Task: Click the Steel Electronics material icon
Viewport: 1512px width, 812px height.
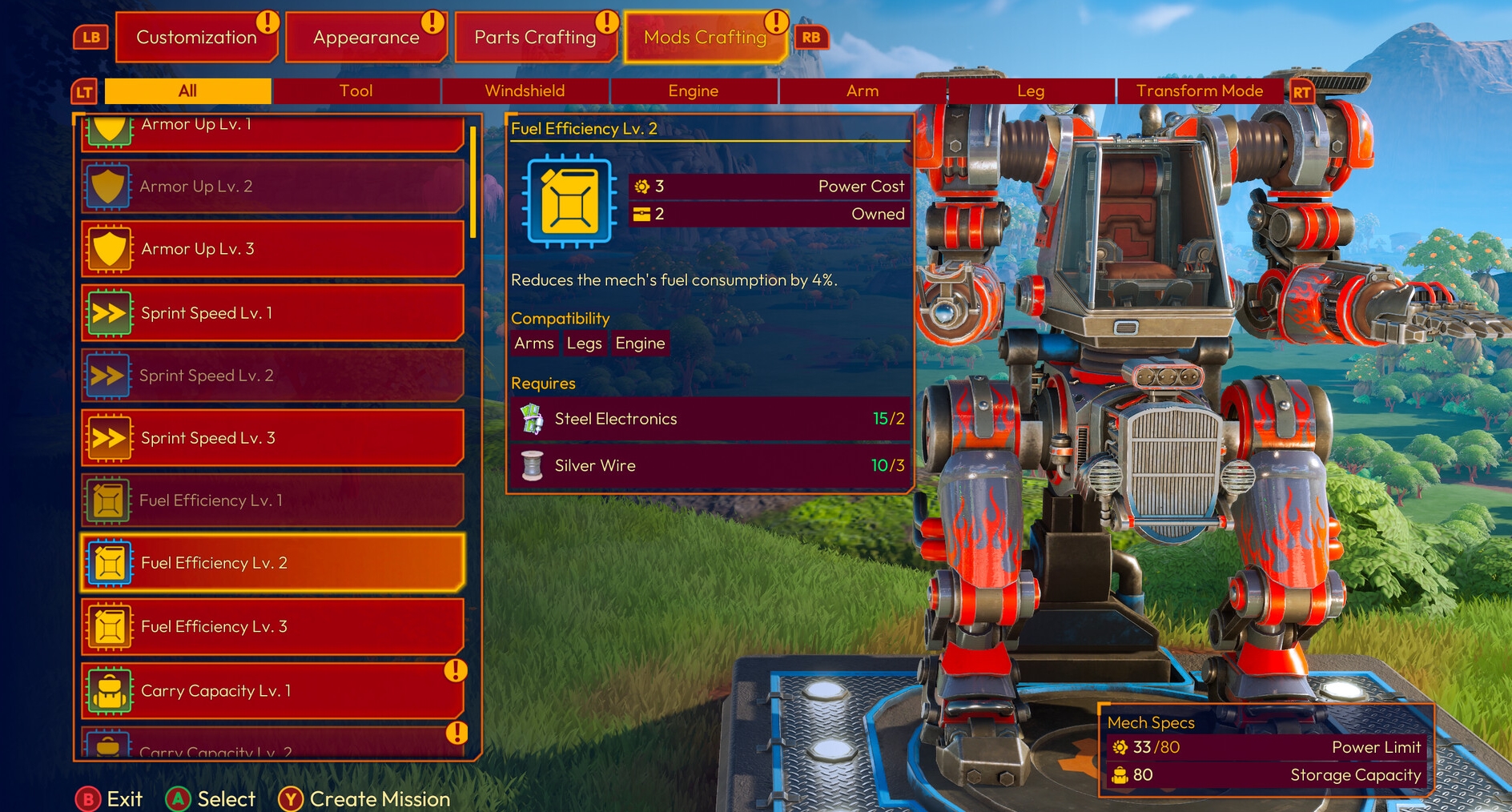Action: (x=533, y=419)
